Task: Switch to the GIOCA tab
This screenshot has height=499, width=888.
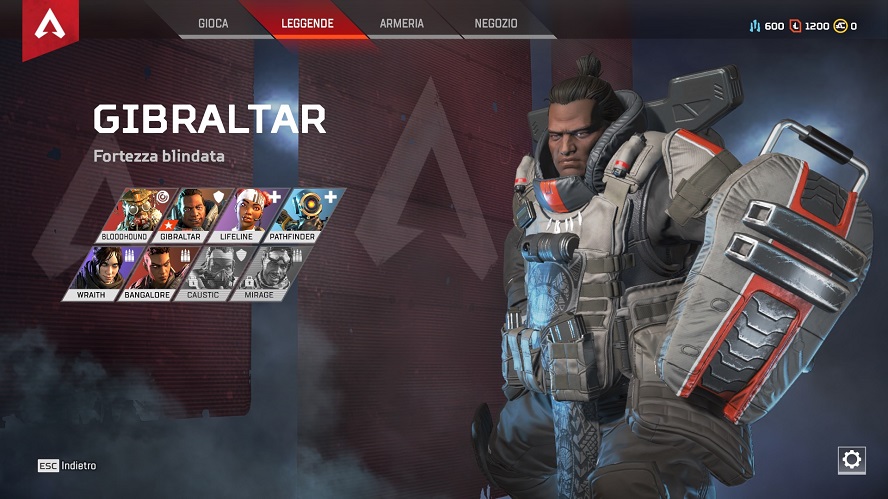Action: [213, 23]
